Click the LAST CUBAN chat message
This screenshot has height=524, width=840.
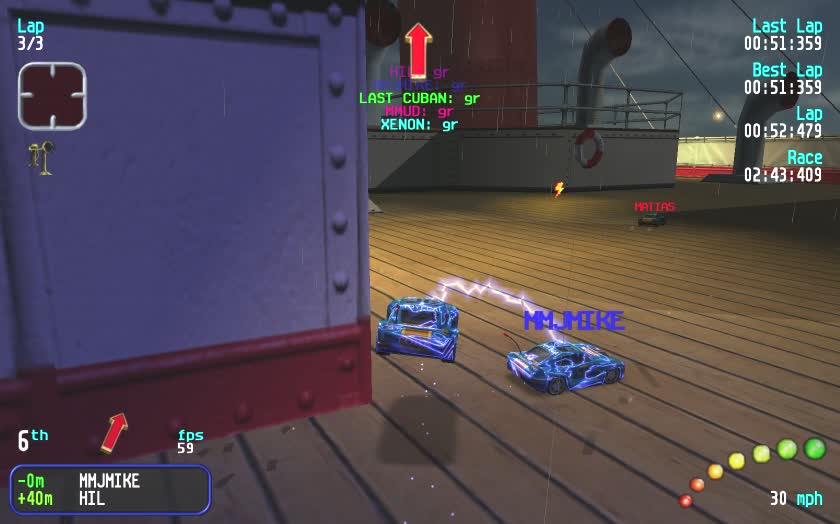(419, 98)
